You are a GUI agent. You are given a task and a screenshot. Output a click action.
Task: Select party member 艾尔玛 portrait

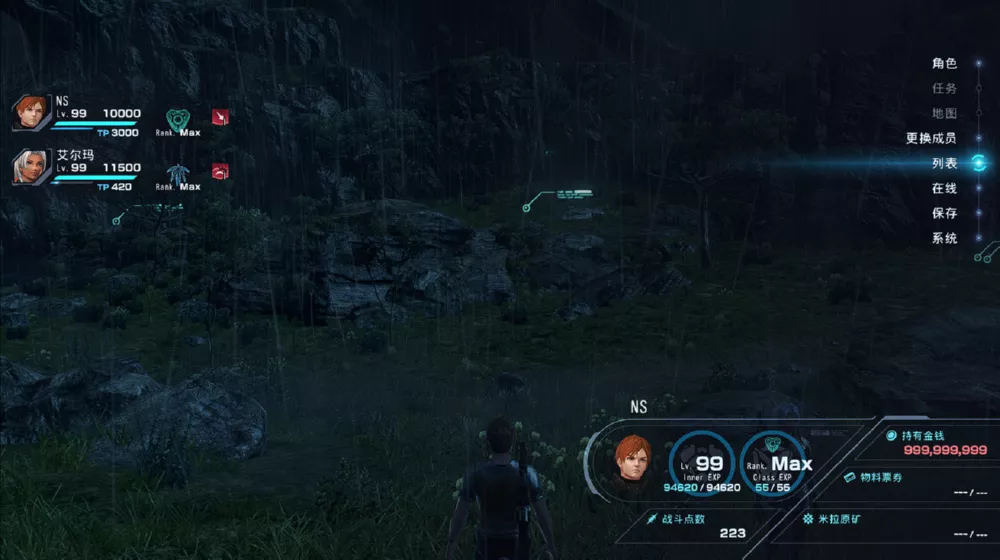point(30,167)
